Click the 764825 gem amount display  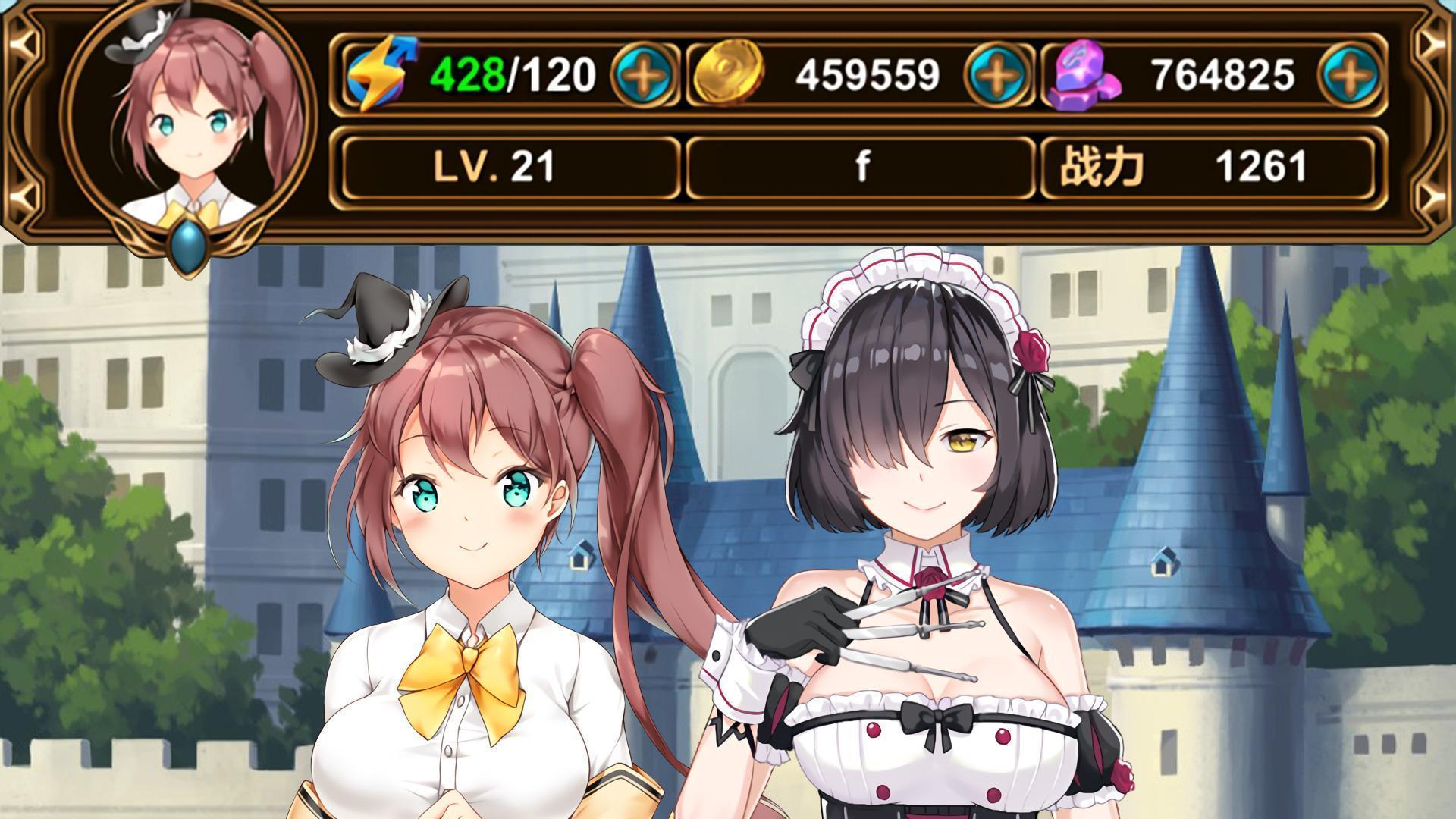(x=1221, y=74)
